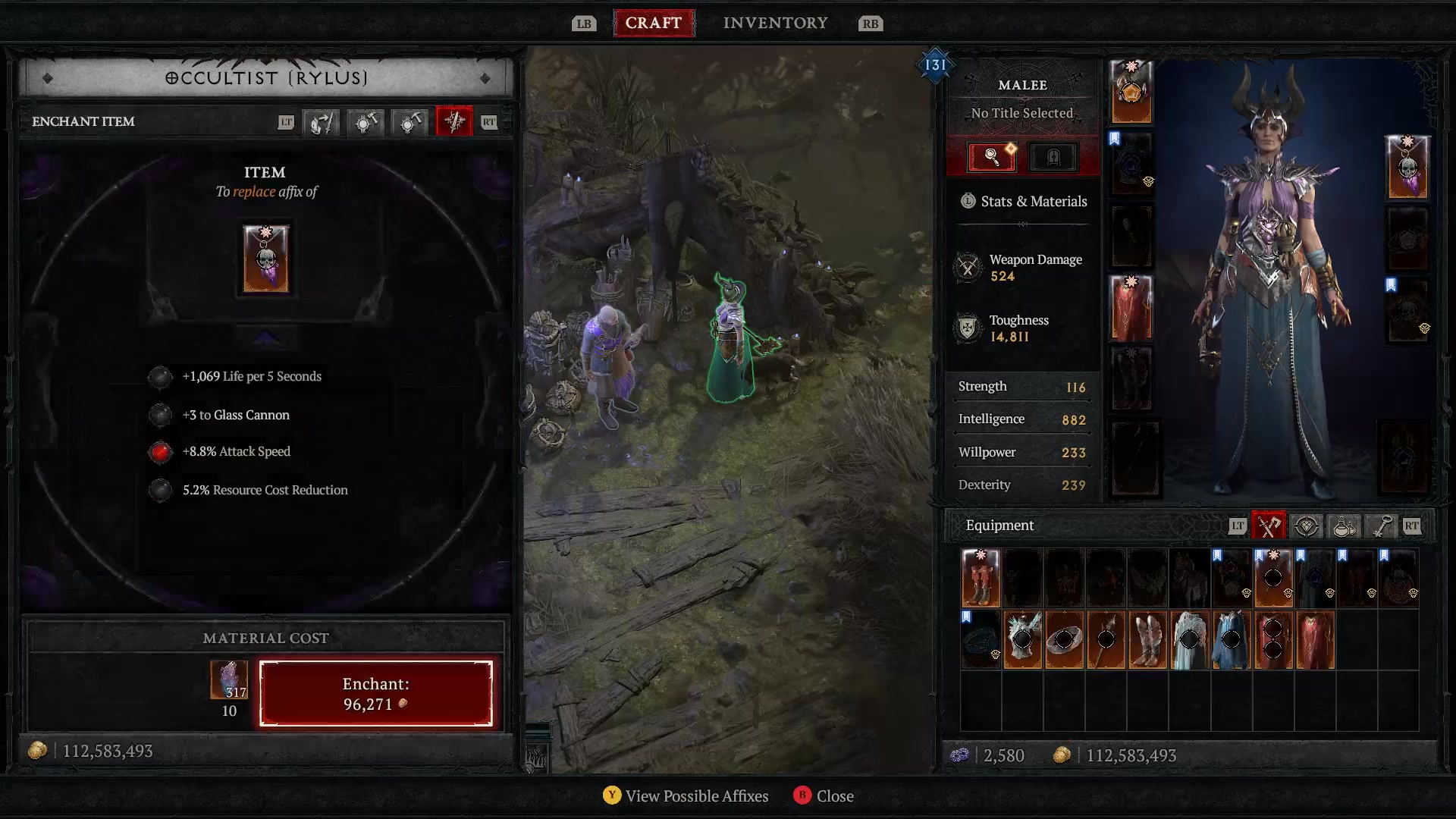The width and height of the screenshot is (1456, 819).
Task: Select the CRAFT tab at top
Action: pyautogui.click(x=654, y=23)
